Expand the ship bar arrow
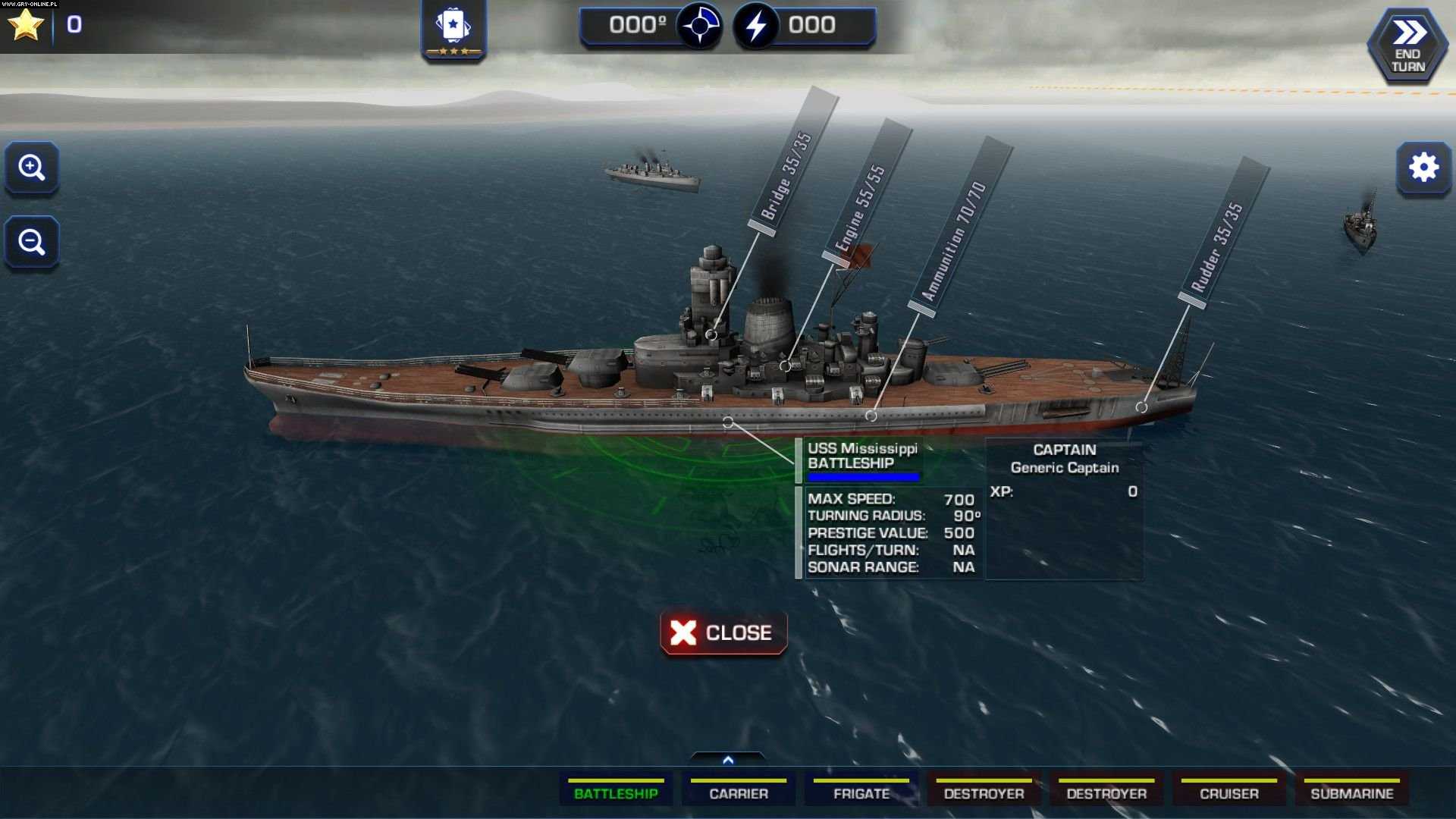The height and width of the screenshot is (819, 1456). [728, 760]
